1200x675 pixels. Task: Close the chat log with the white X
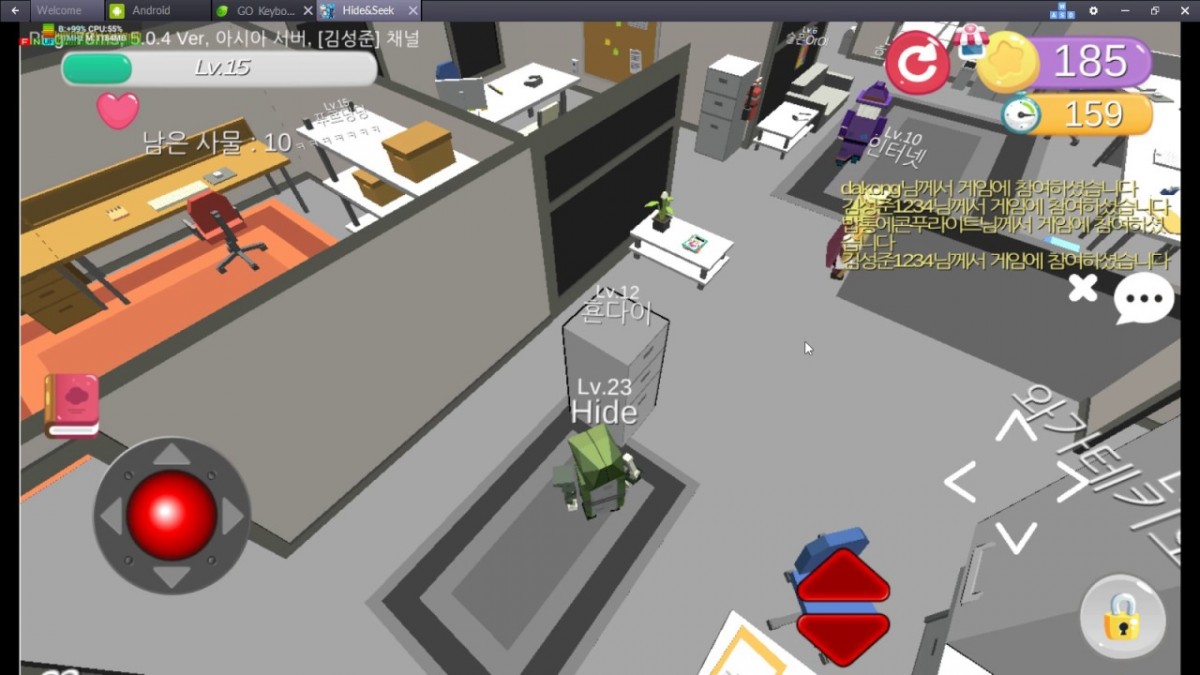pyautogui.click(x=1082, y=290)
